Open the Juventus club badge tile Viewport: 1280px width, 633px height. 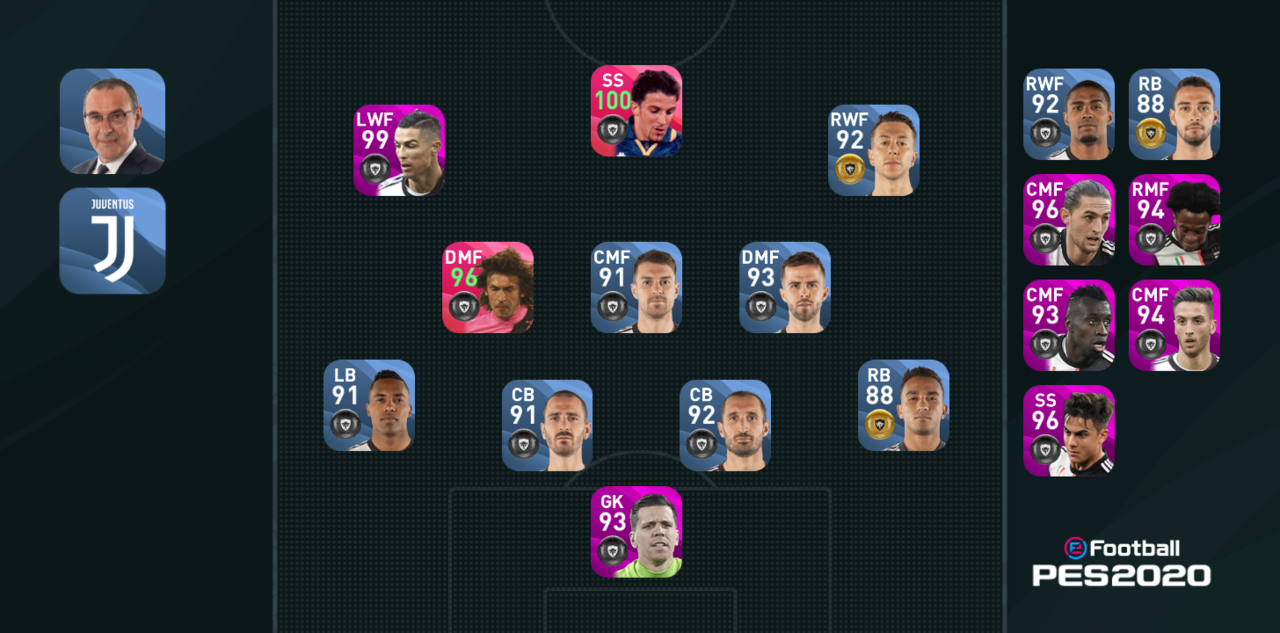click(x=112, y=240)
